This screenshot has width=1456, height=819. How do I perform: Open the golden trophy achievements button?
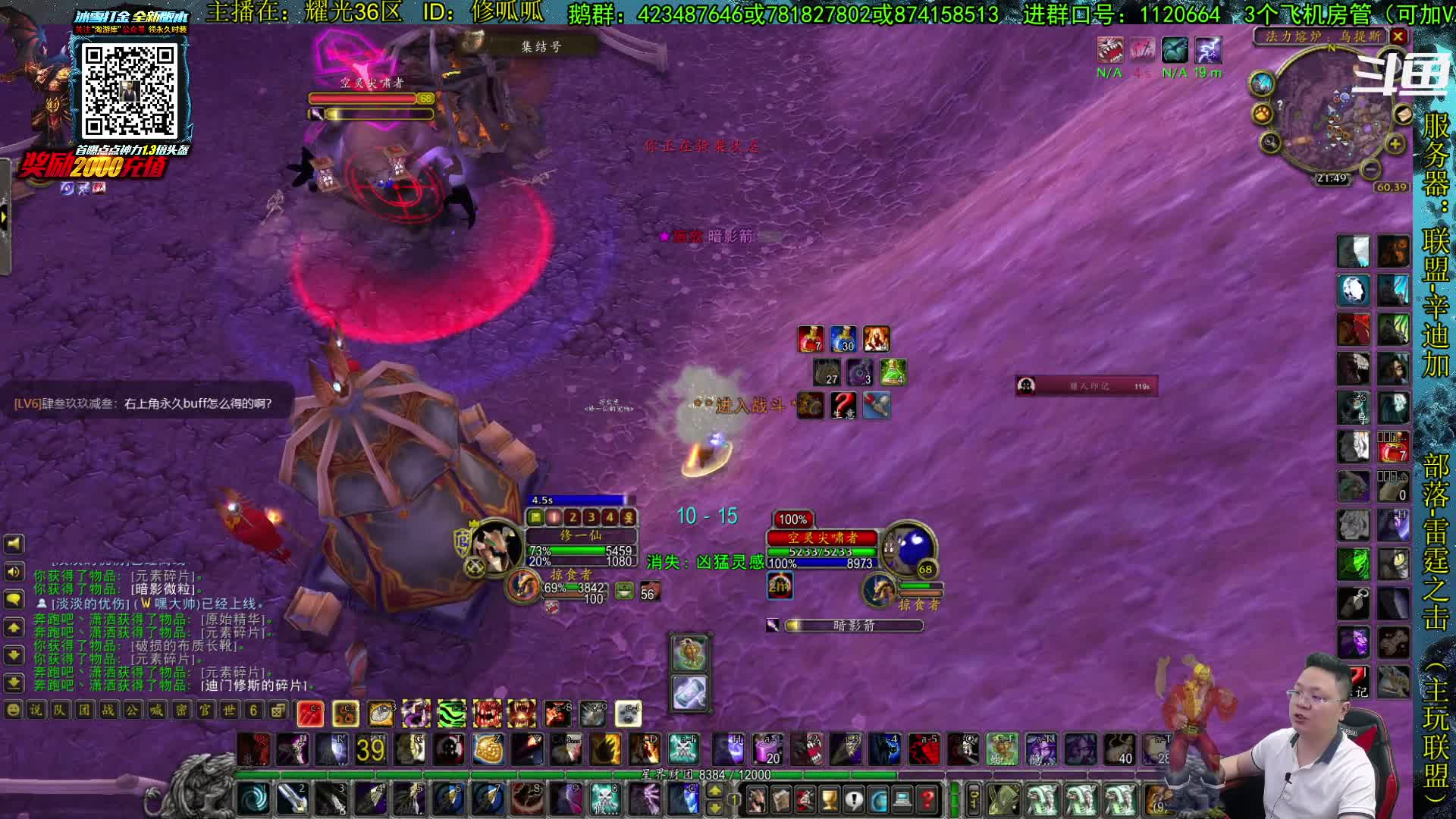click(x=830, y=799)
